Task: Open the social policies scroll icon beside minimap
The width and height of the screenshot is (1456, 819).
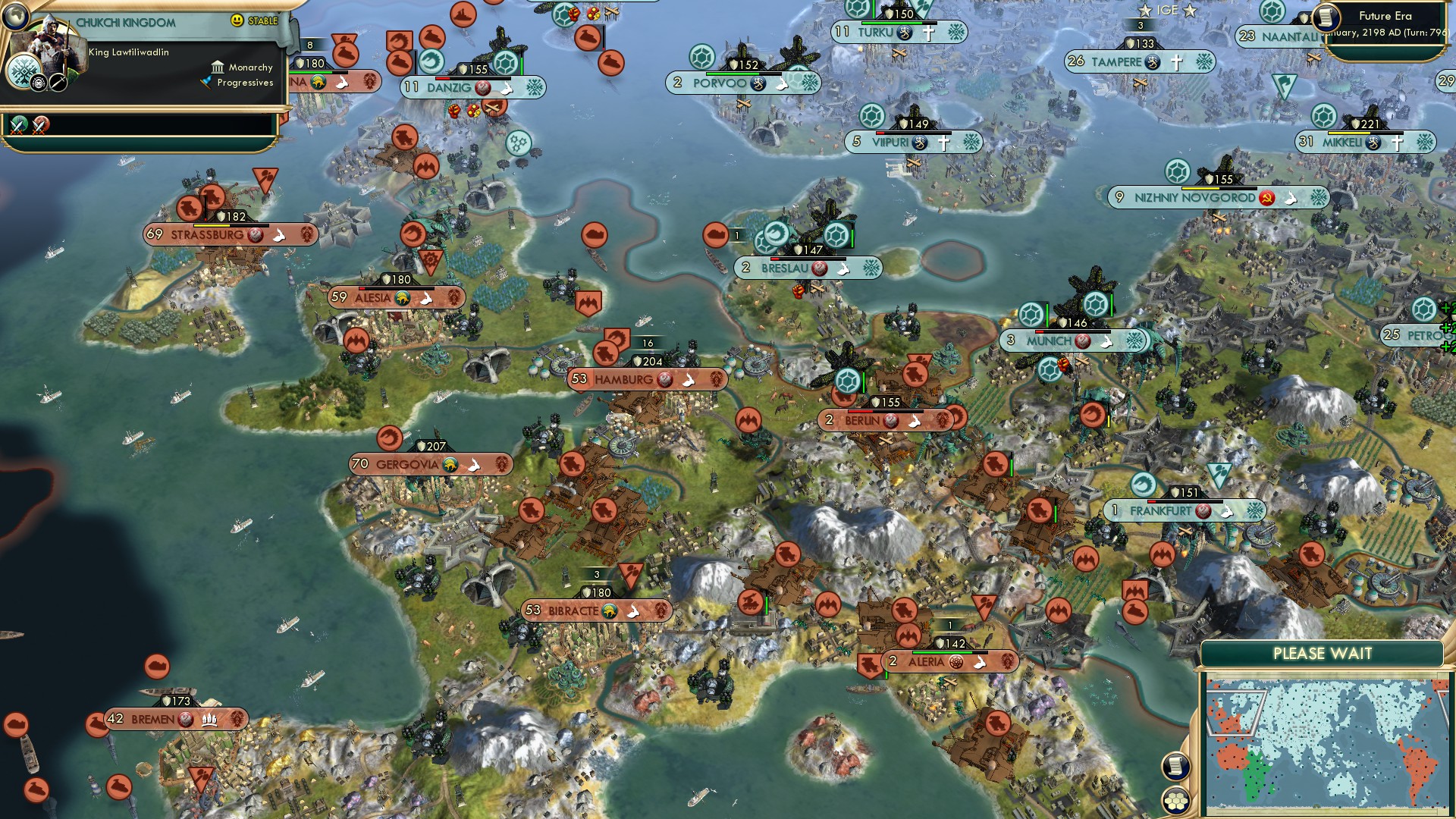Action: (1175, 766)
